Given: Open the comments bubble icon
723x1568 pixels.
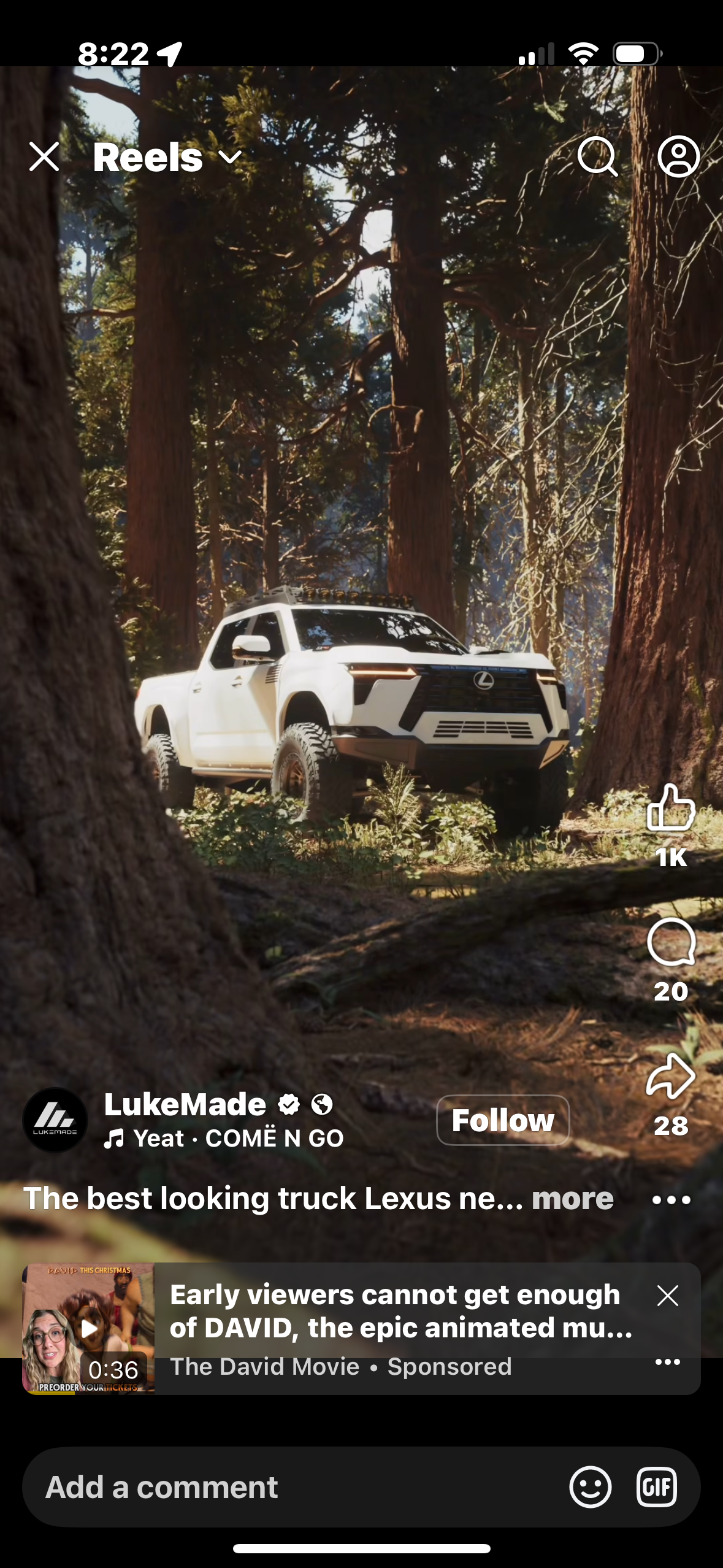Looking at the screenshot, I should [671, 943].
